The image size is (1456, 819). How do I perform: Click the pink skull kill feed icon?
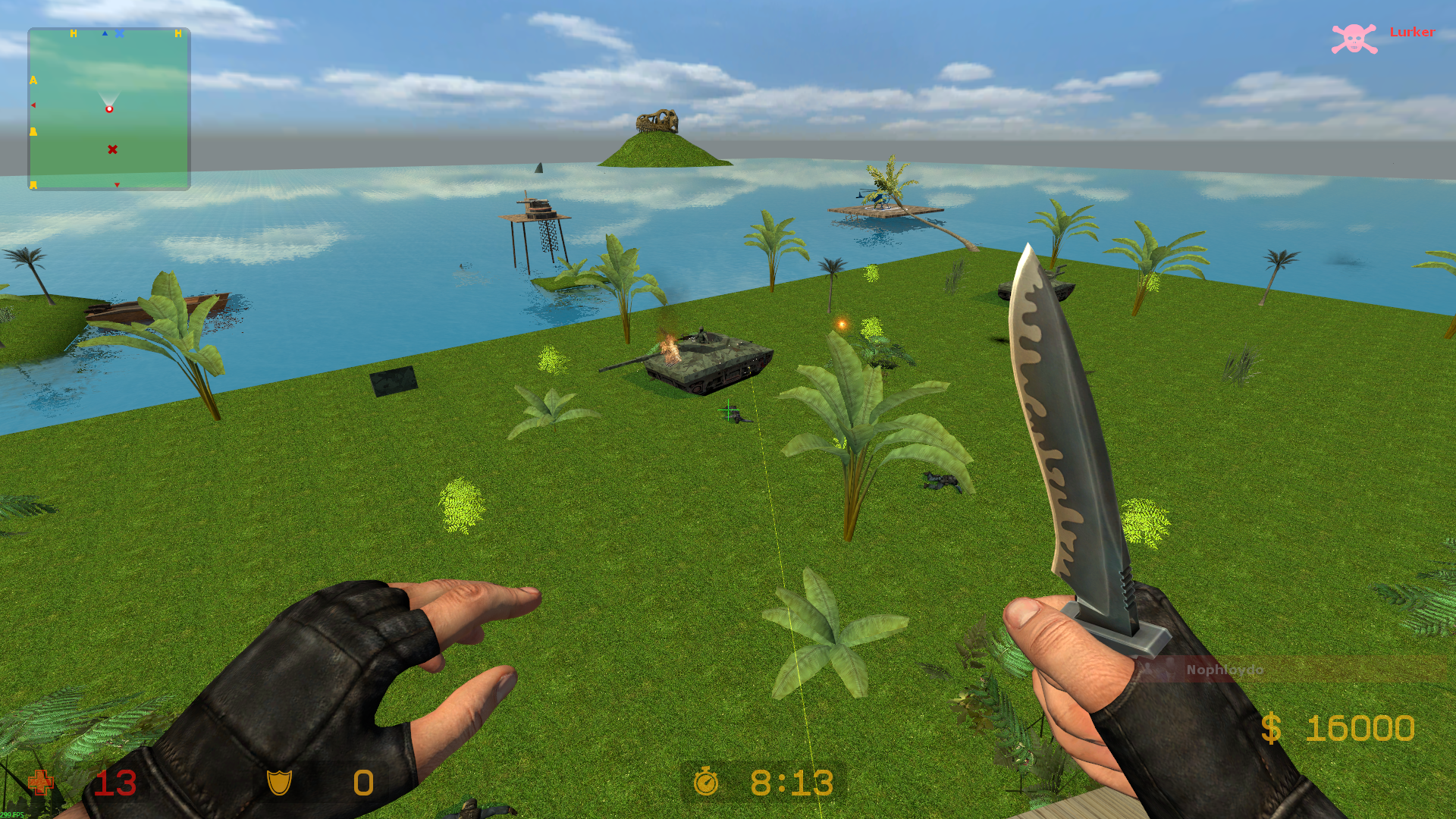tap(1354, 39)
